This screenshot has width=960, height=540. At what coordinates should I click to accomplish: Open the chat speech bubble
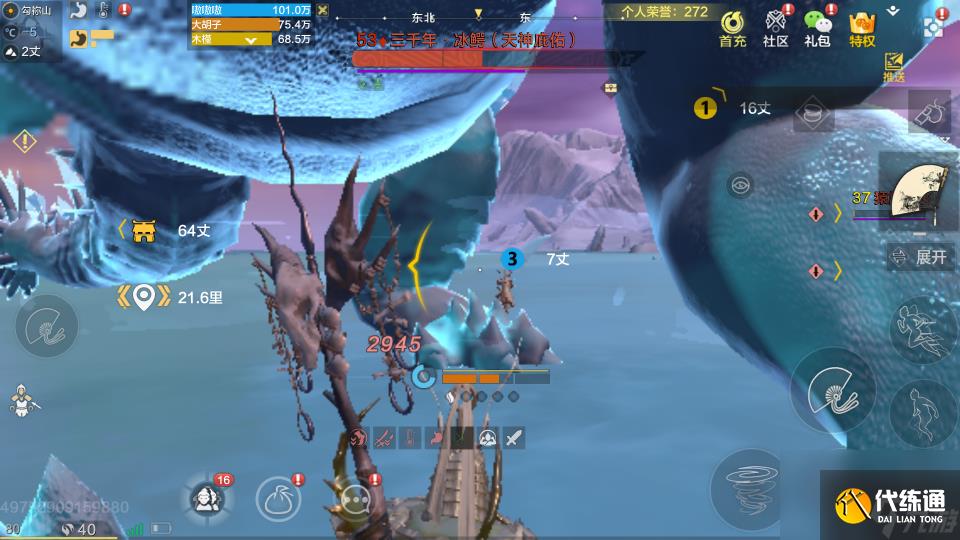pyautogui.click(x=355, y=497)
